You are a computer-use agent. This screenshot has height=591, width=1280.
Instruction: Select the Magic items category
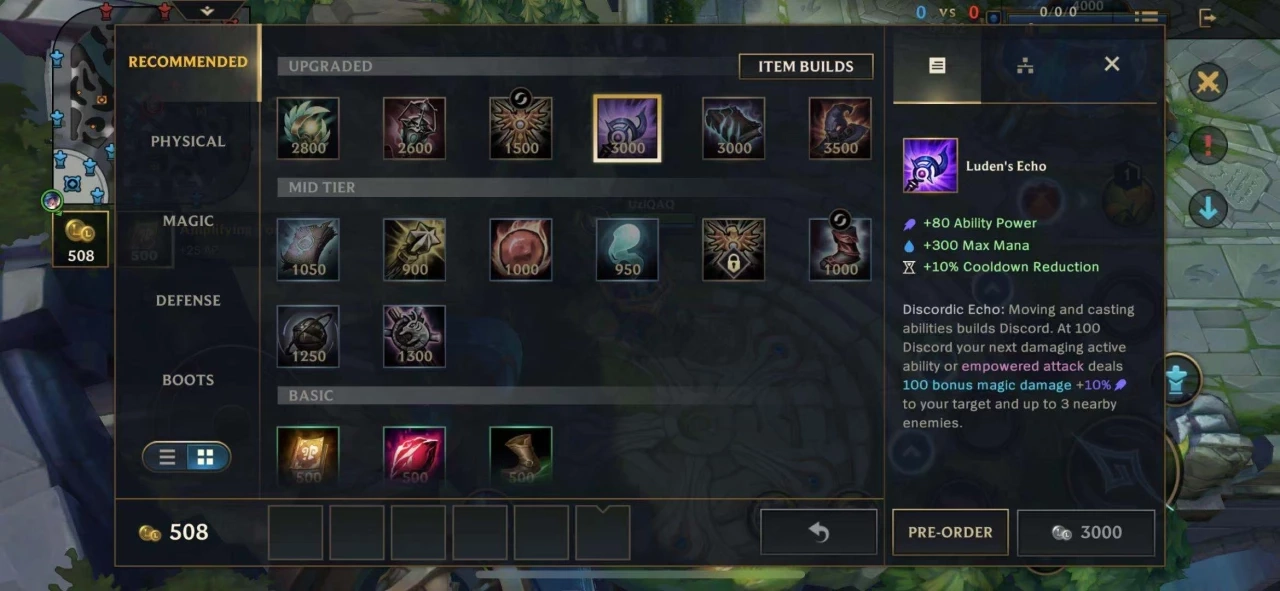click(x=187, y=220)
